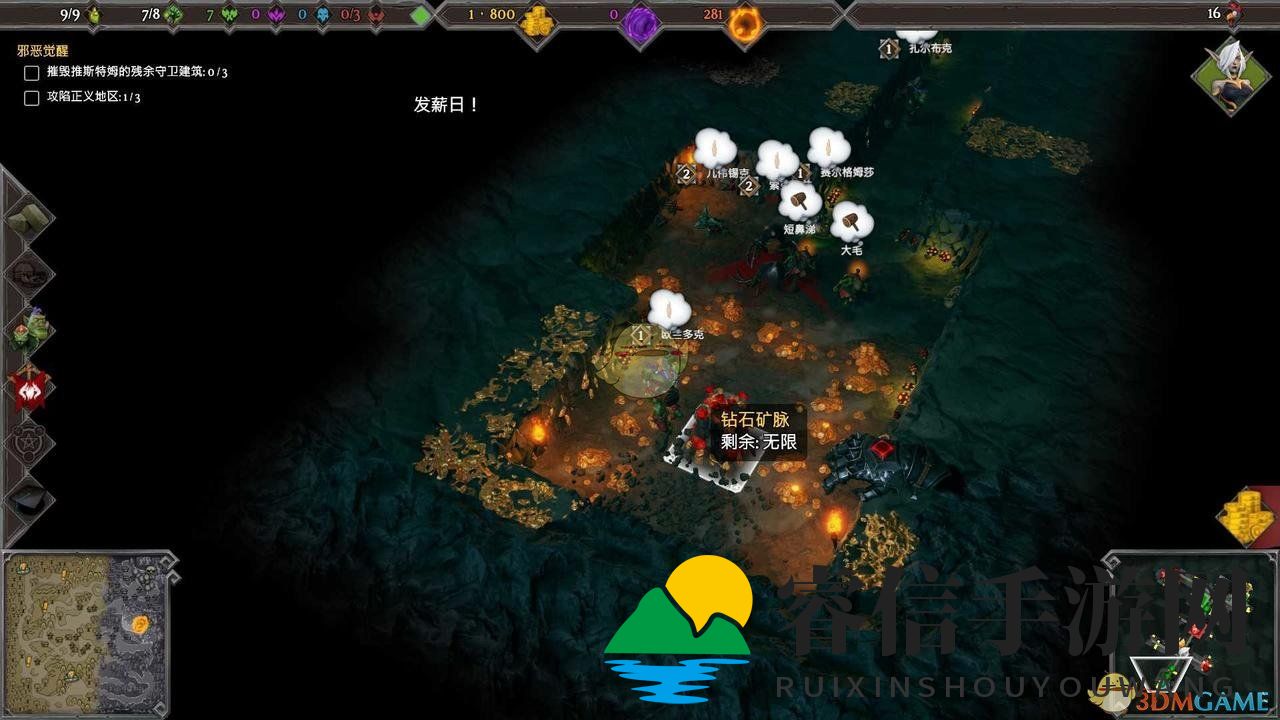Click the red evil emblem icon on the sidebar
This screenshot has width=1280, height=720.
(27, 390)
